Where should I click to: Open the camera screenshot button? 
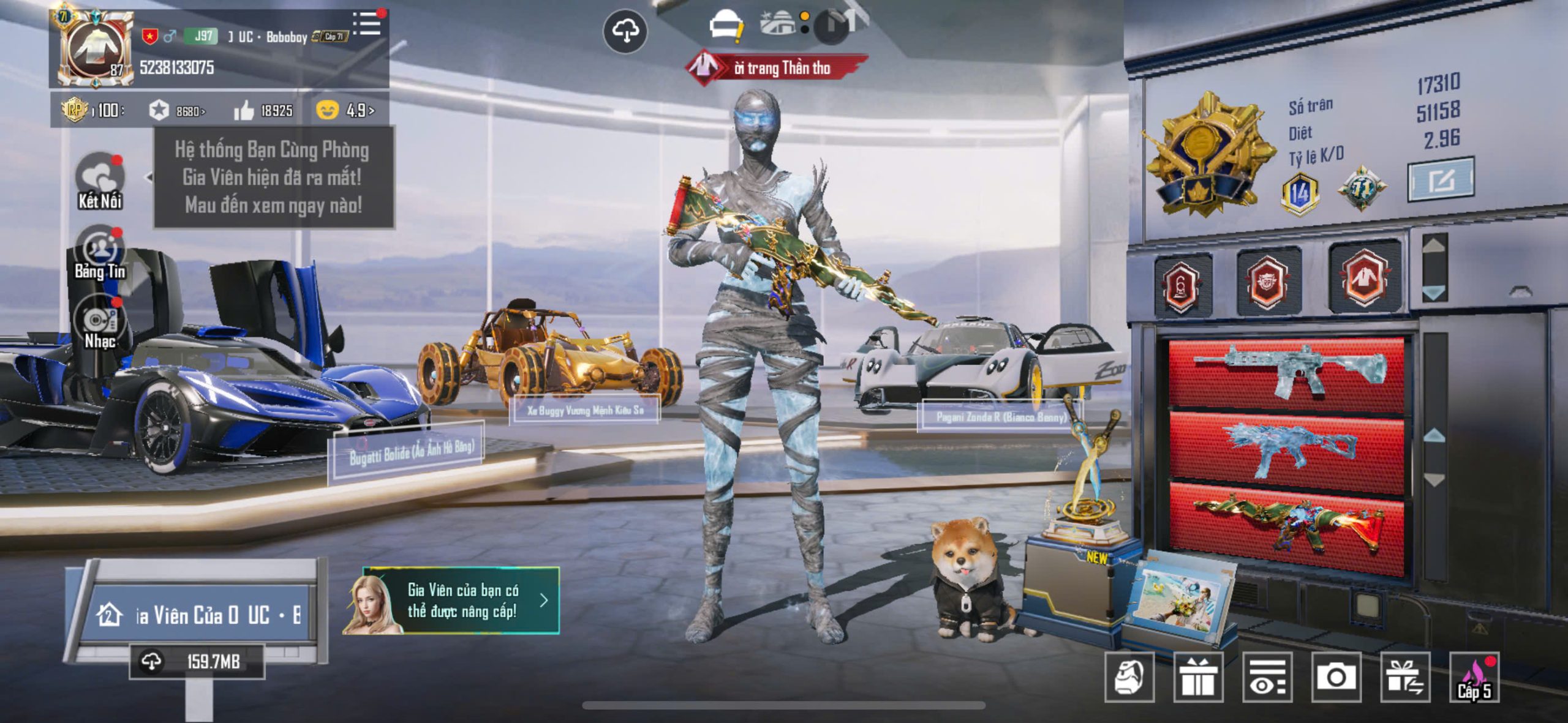click(1336, 677)
